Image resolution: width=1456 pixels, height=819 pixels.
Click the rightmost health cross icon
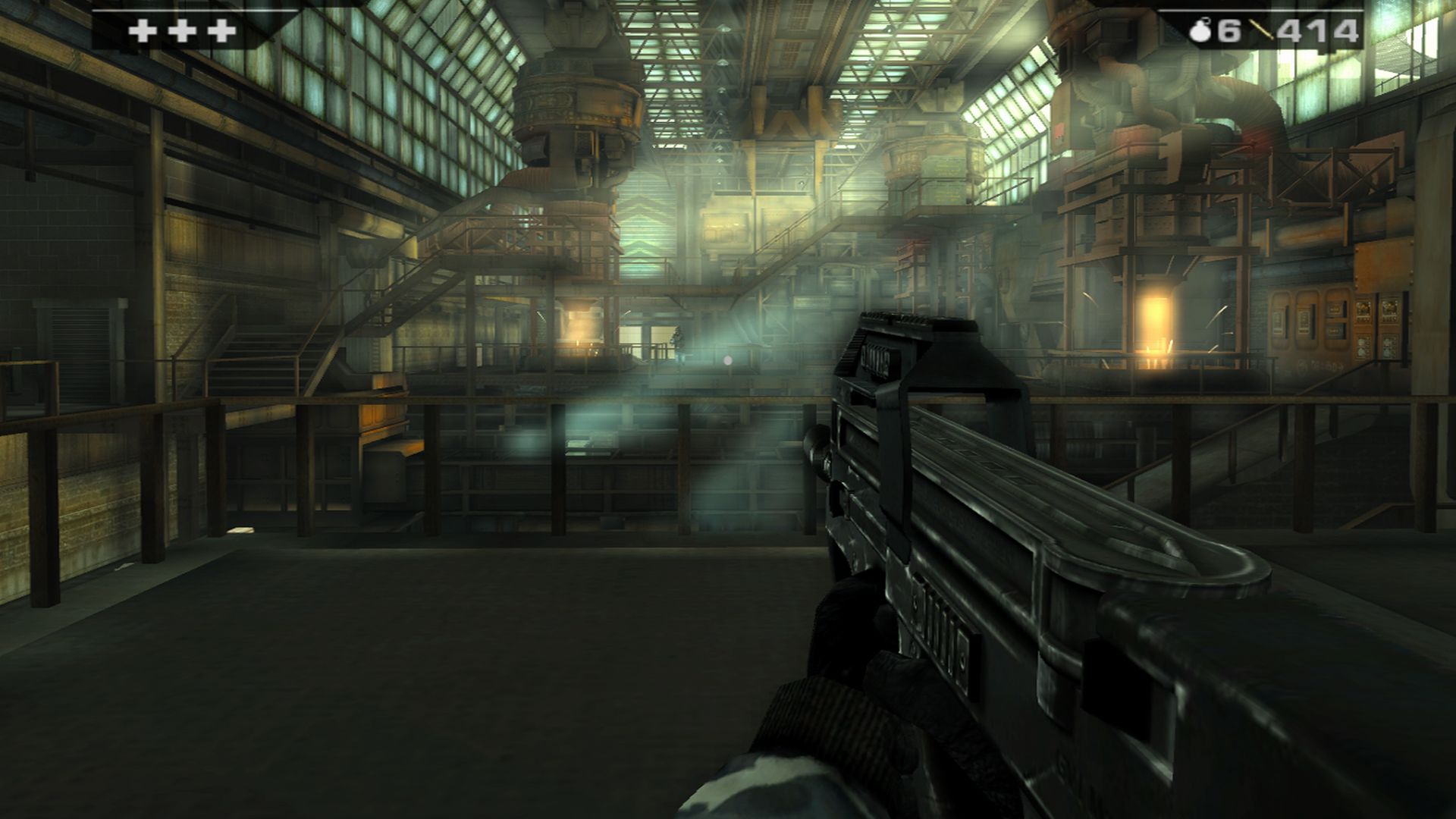220,31
